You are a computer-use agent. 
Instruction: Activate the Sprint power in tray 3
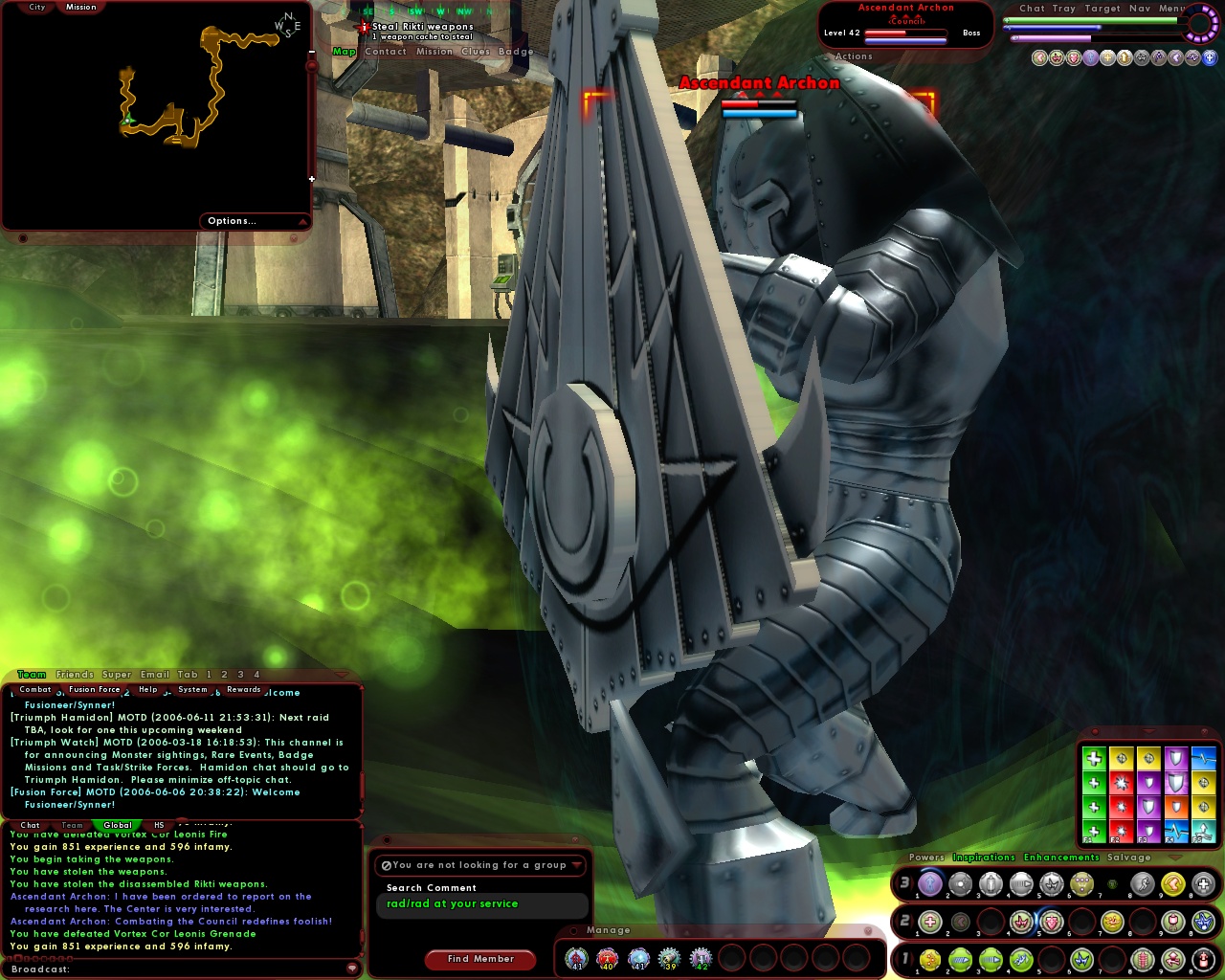point(1143,883)
